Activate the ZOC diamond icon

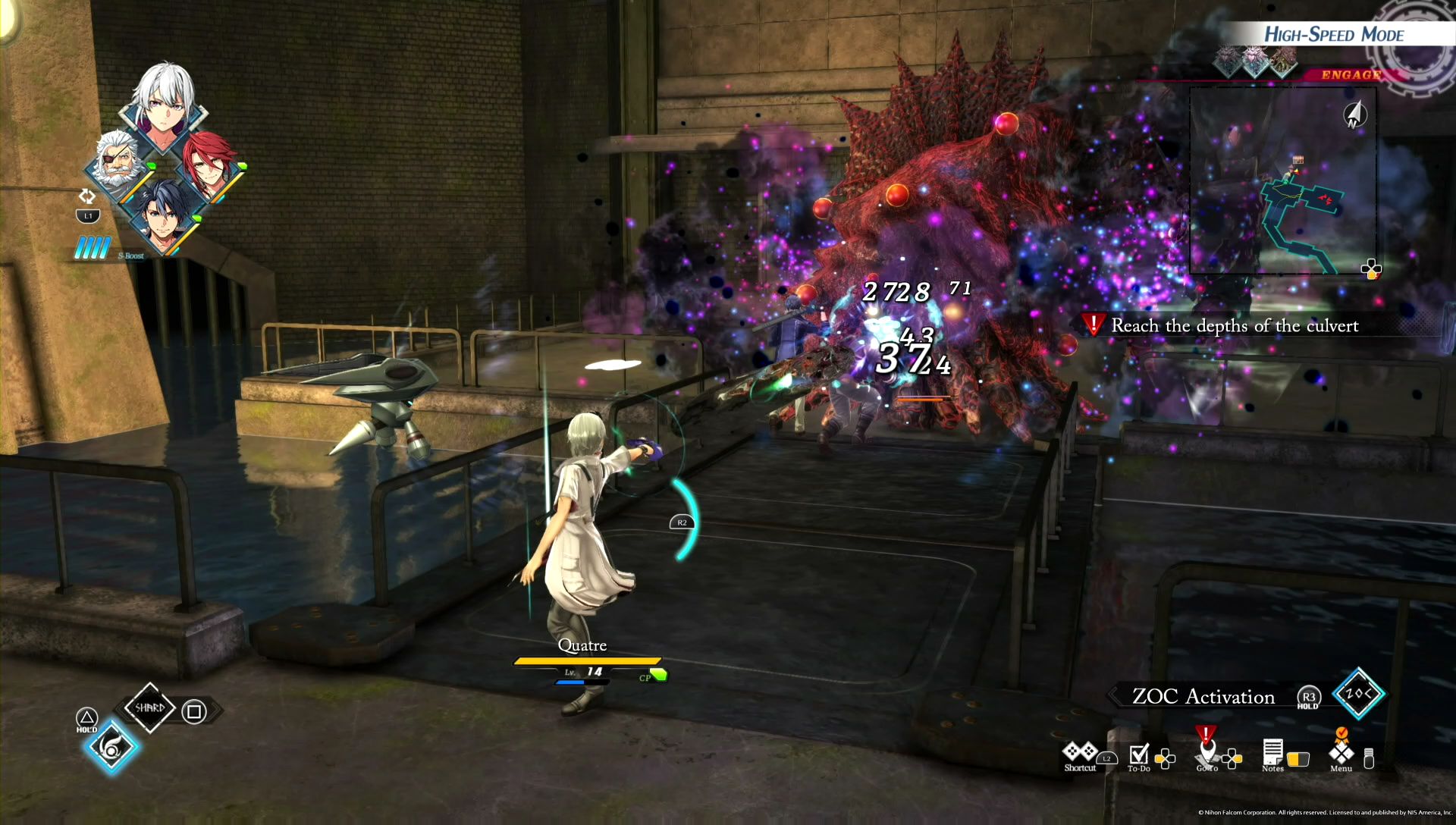click(1357, 693)
